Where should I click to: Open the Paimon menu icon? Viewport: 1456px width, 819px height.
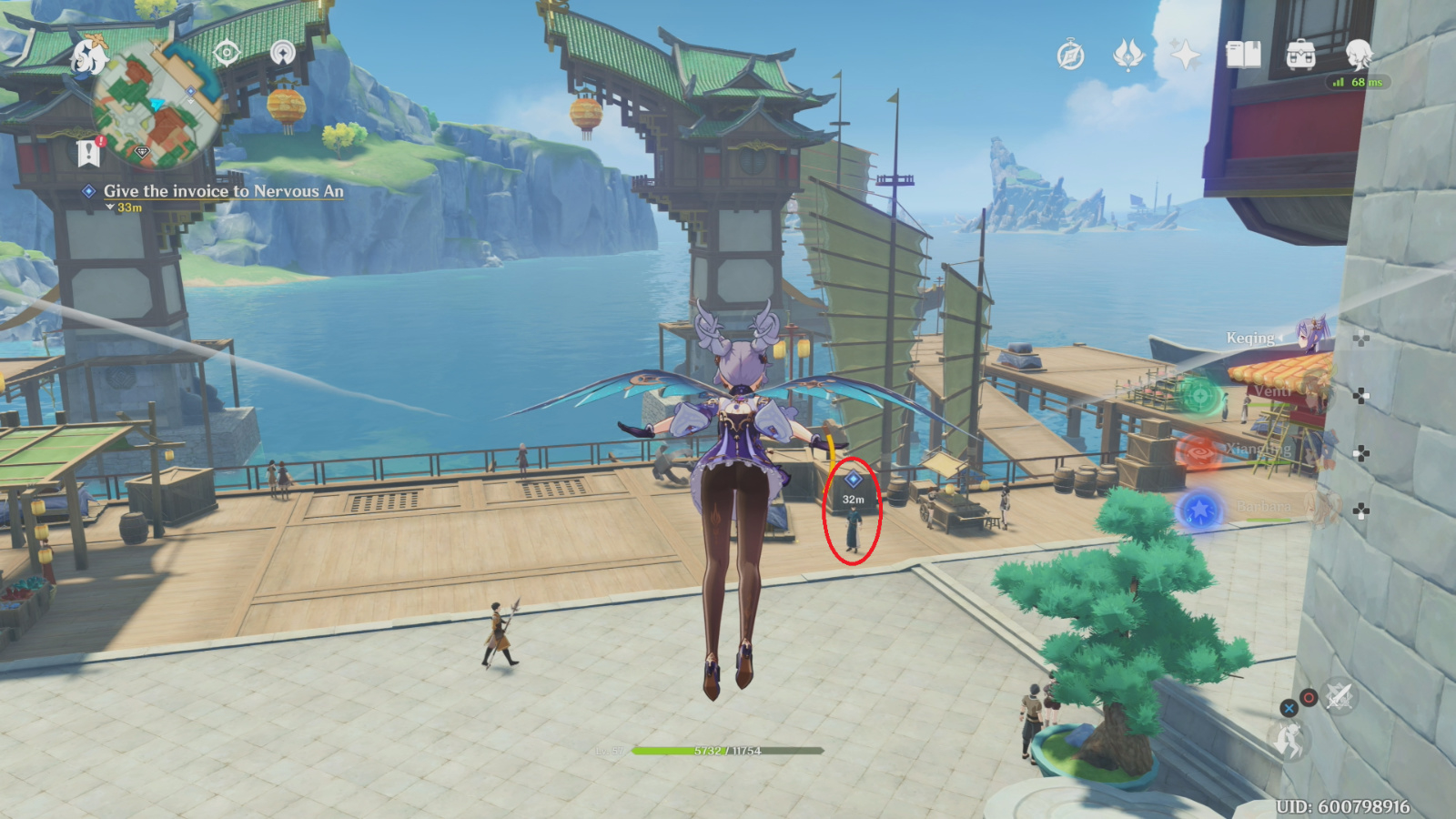coord(88,56)
